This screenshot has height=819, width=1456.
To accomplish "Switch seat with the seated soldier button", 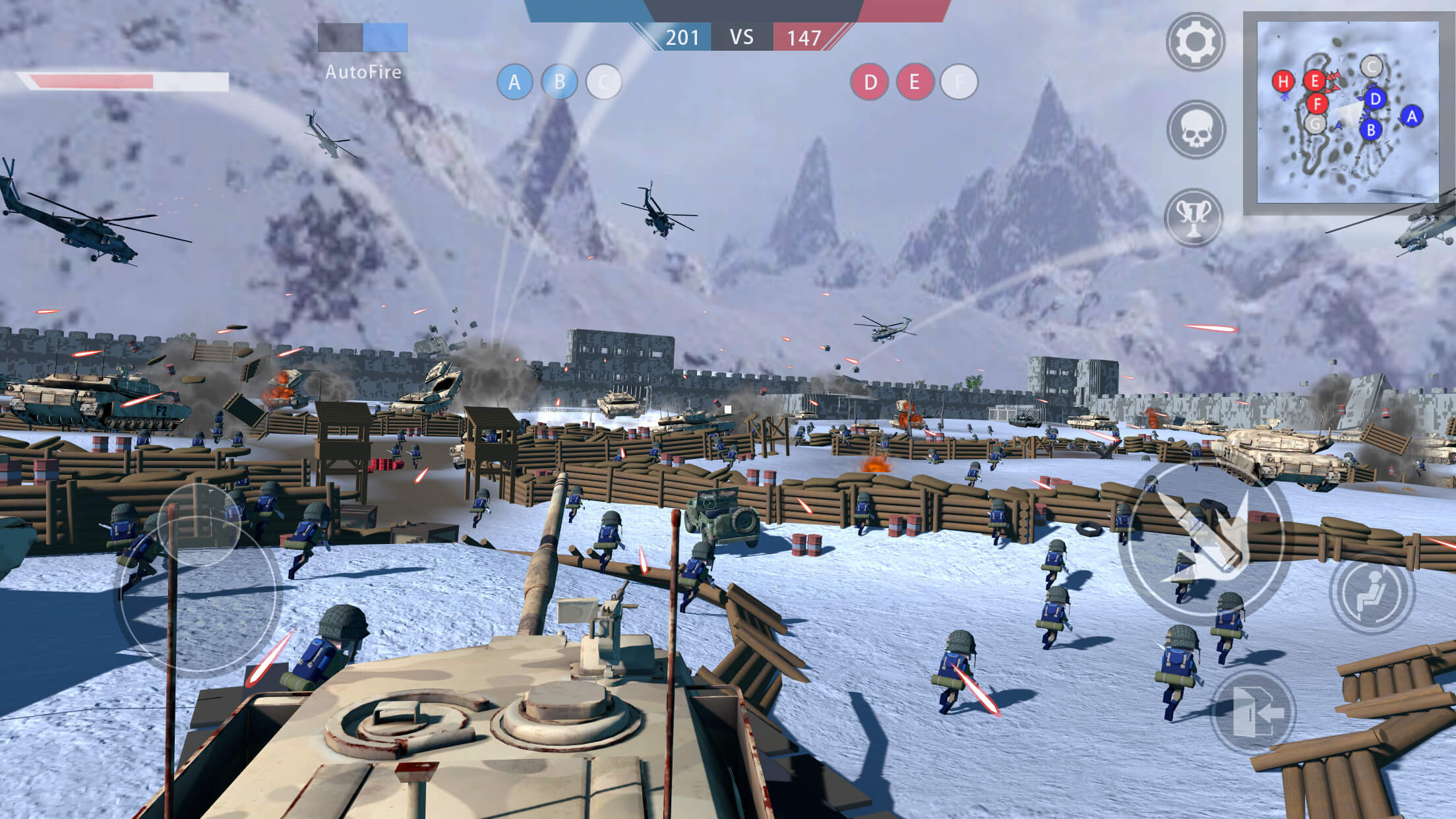I will pos(1372,591).
